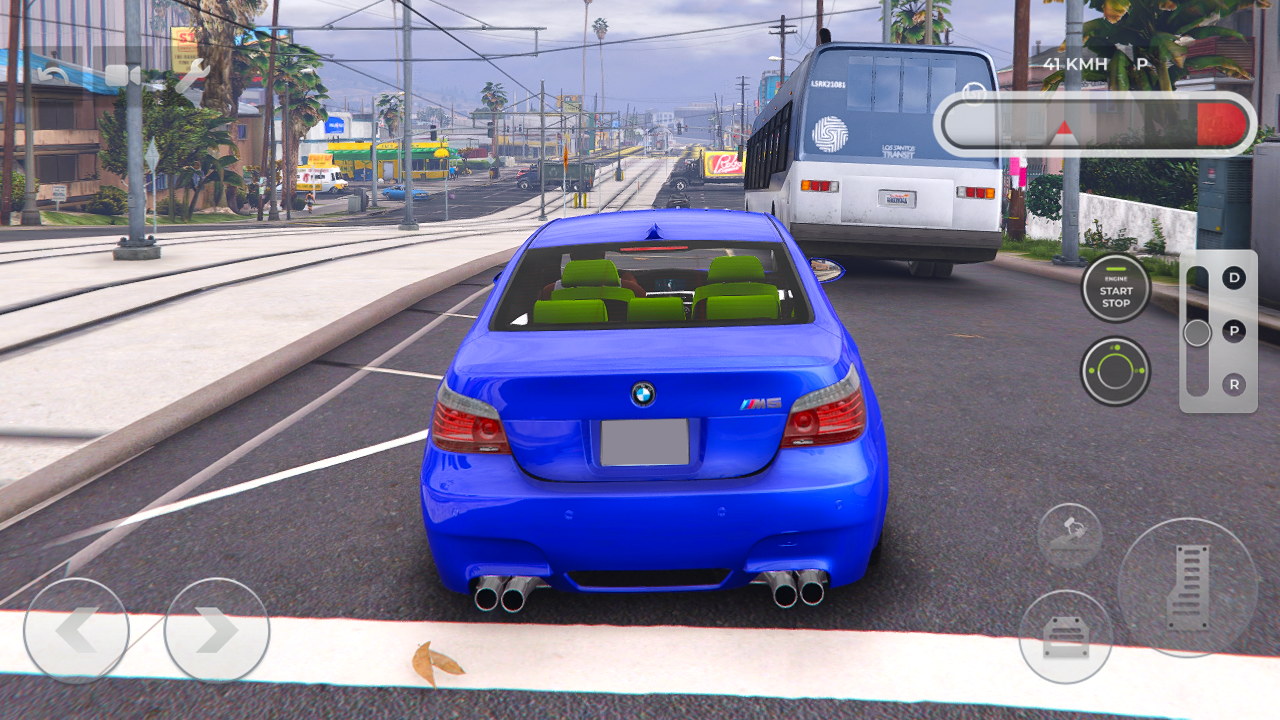Enable Drive by tapping D

[x=1234, y=278]
